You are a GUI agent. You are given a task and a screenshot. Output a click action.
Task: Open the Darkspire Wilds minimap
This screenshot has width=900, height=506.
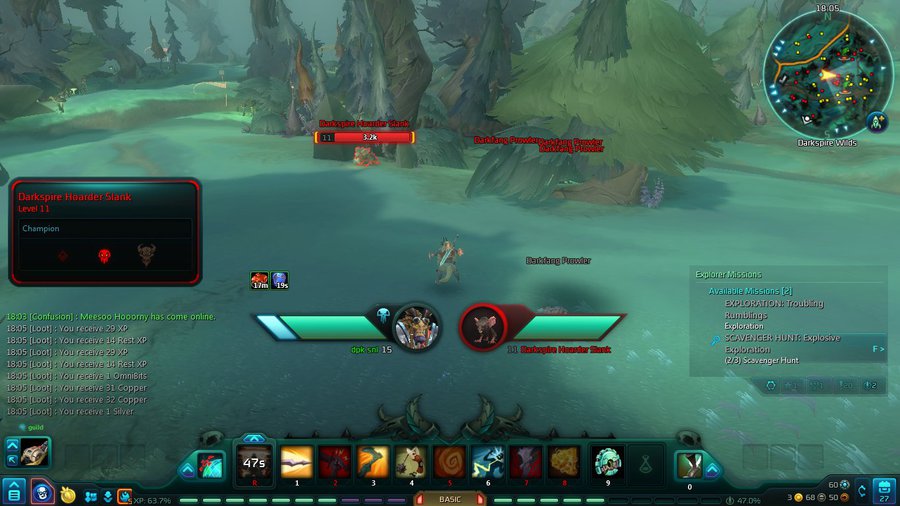point(826,74)
